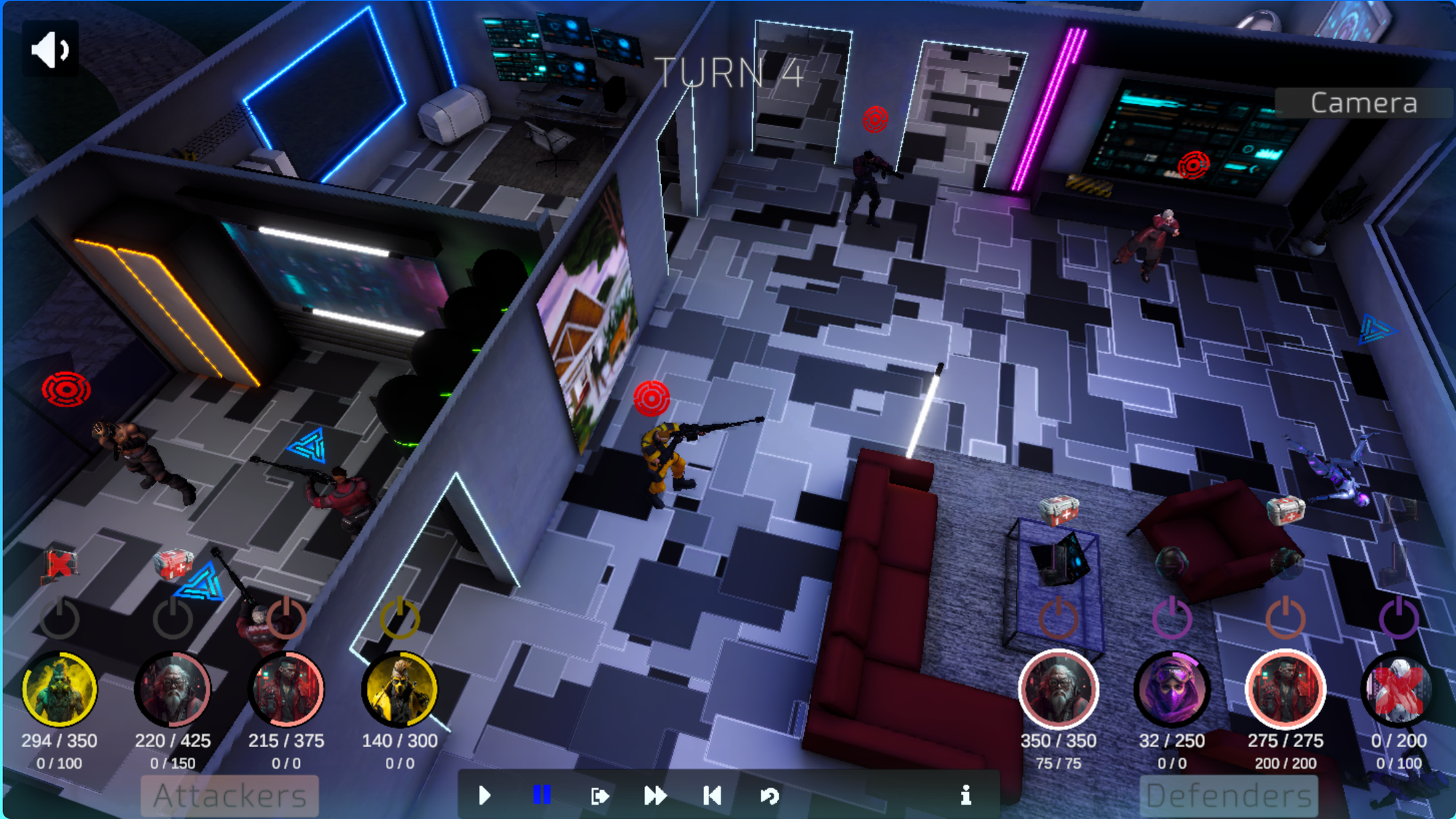Skip back to the start of the replay

(712, 795)
